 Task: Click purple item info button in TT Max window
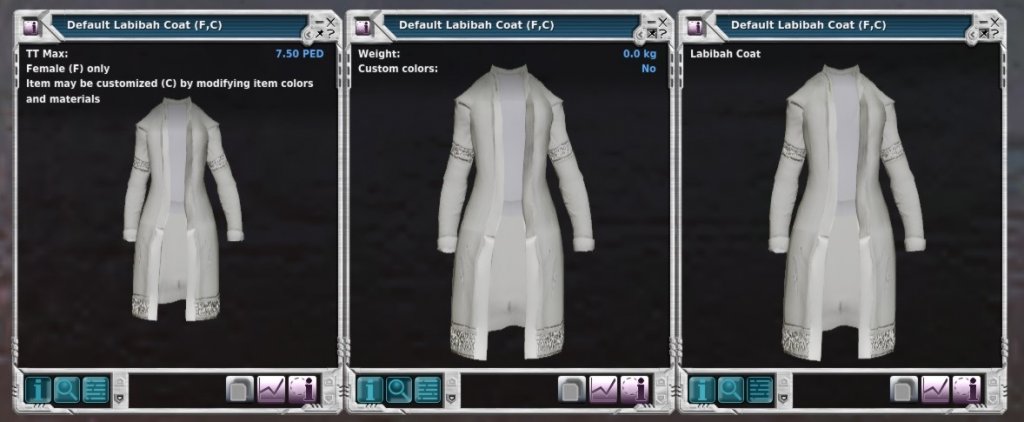point(302,388)
